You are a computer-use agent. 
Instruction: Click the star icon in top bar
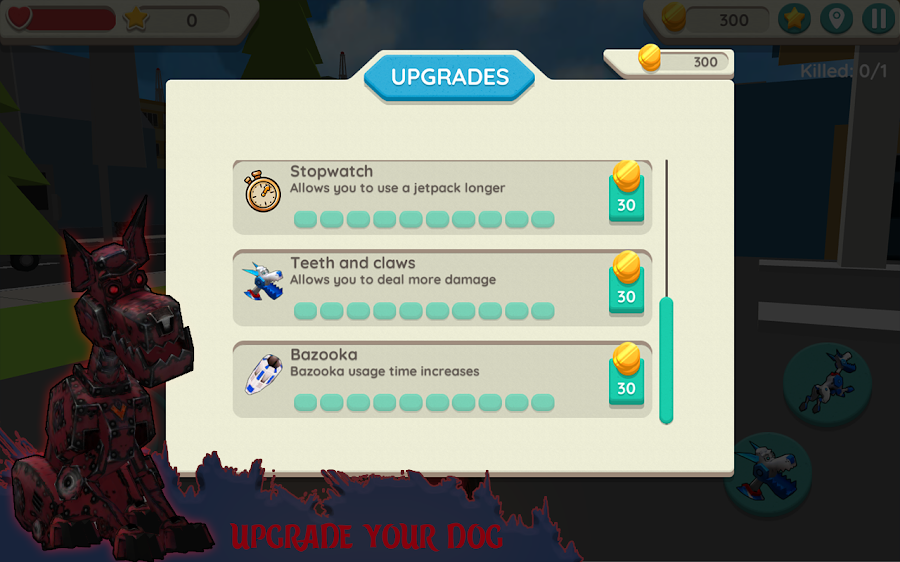[x=794, y=19]
